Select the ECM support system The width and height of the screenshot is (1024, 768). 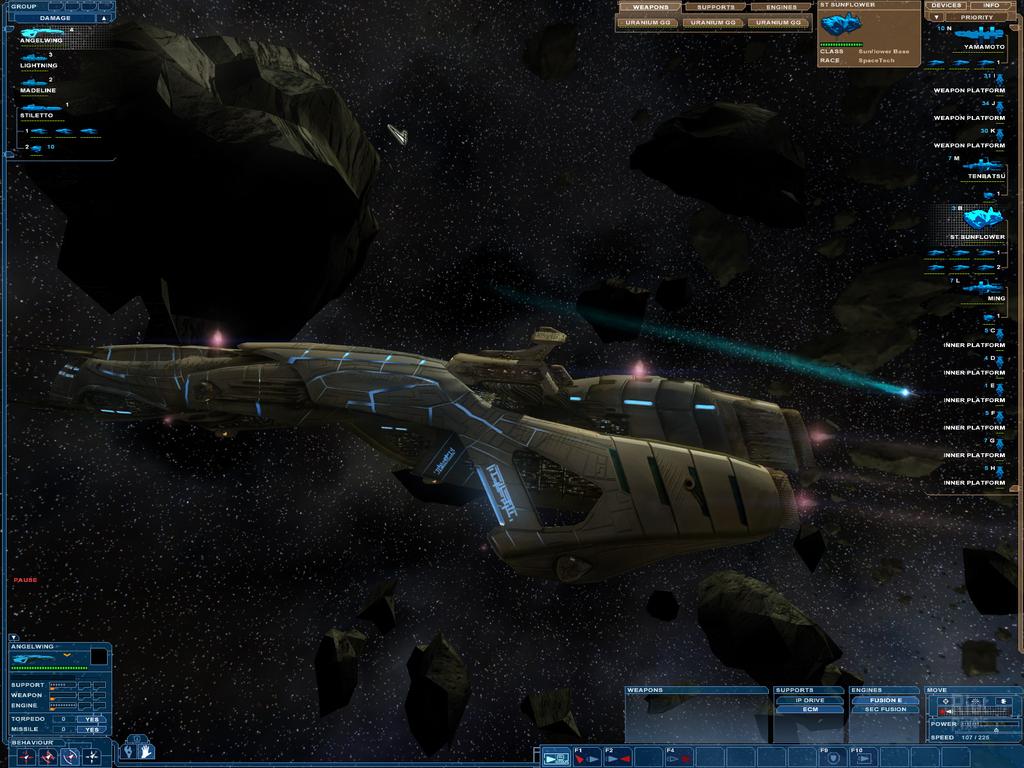click(x=809, y=709)
